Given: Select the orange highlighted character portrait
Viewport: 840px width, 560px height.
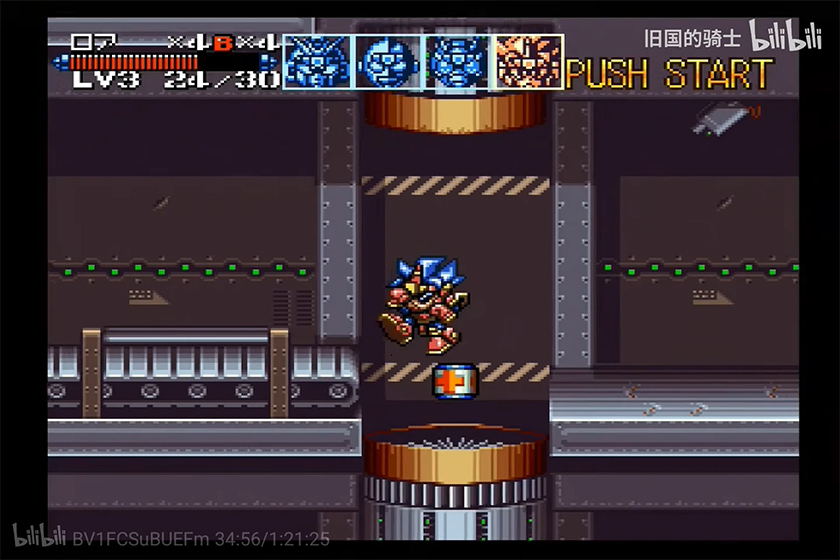Looking at the screenshot, I should 529,61.
